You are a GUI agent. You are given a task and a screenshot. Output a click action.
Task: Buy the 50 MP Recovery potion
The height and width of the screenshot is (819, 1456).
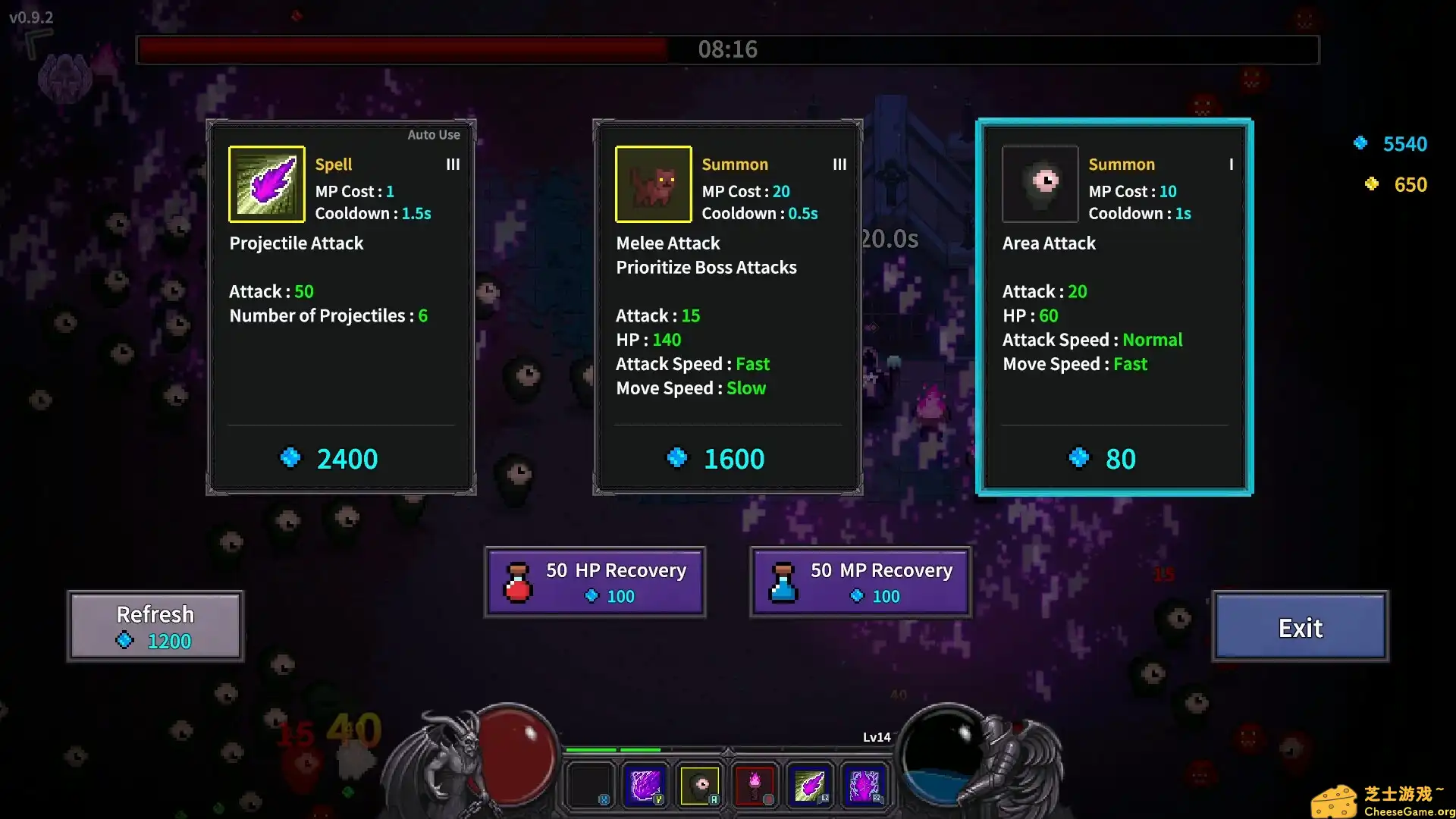(861, 581)
